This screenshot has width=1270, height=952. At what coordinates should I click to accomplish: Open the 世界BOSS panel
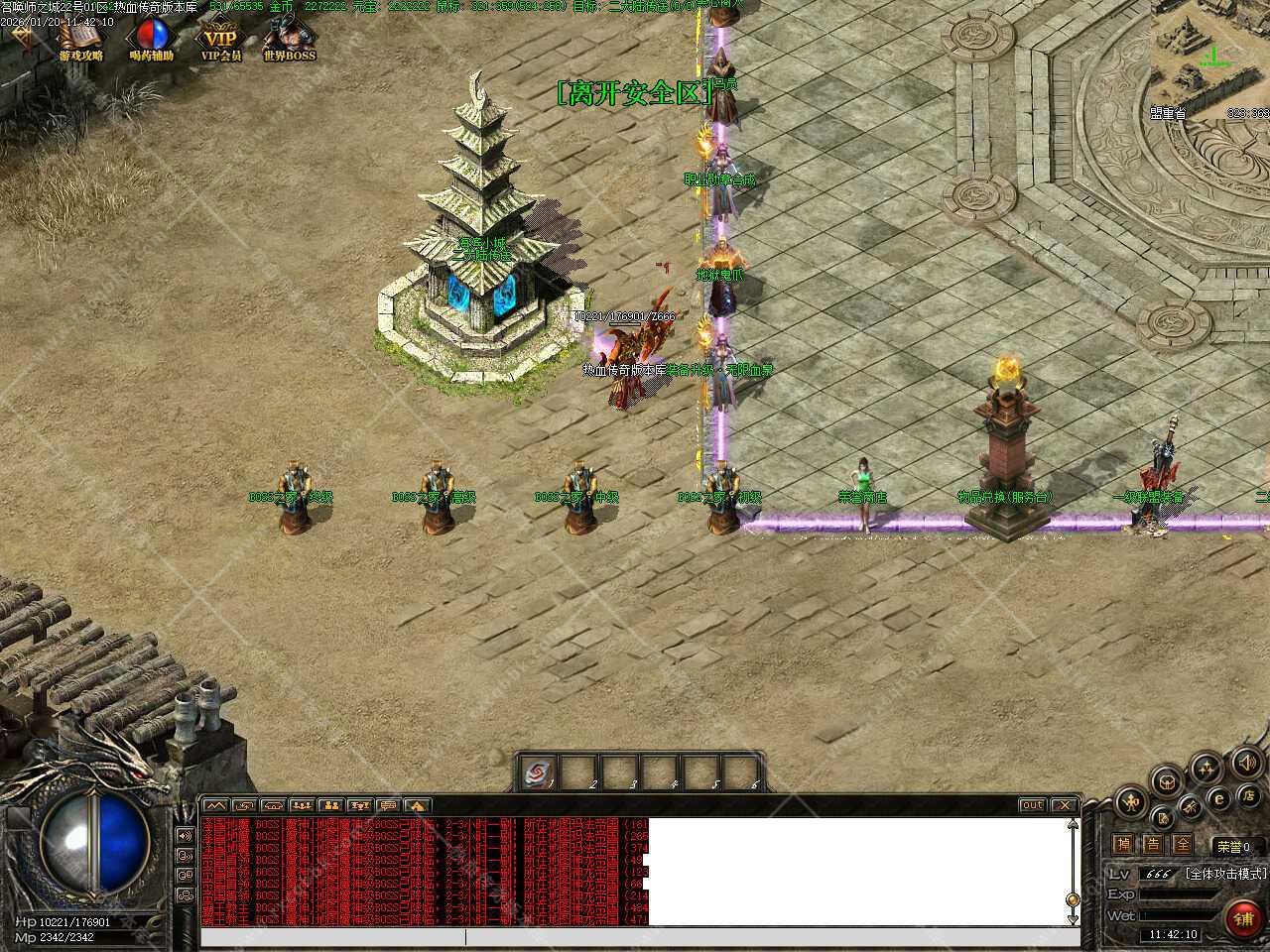tap(289, 41)
